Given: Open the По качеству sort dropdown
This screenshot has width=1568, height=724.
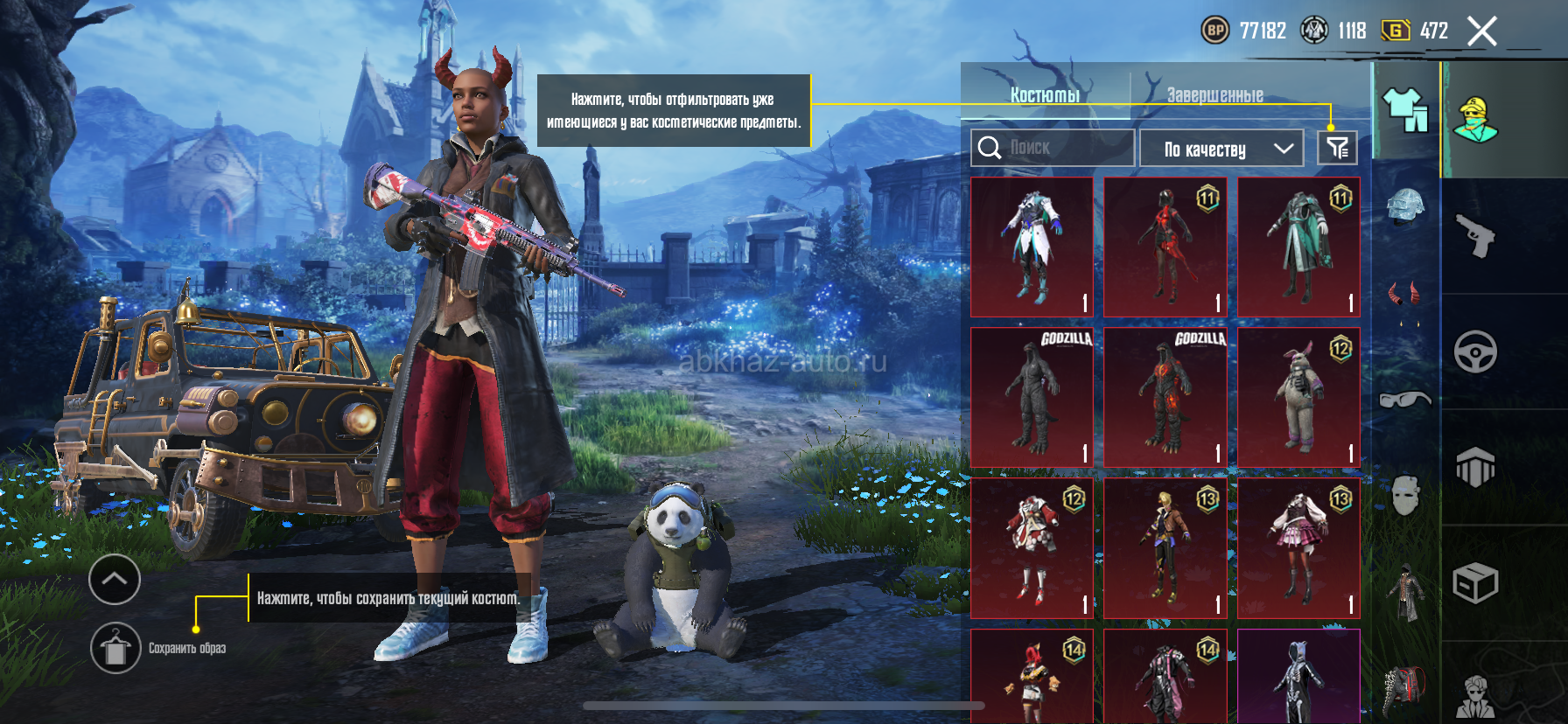Looking at the screenshot, I should click(1221, 149).
